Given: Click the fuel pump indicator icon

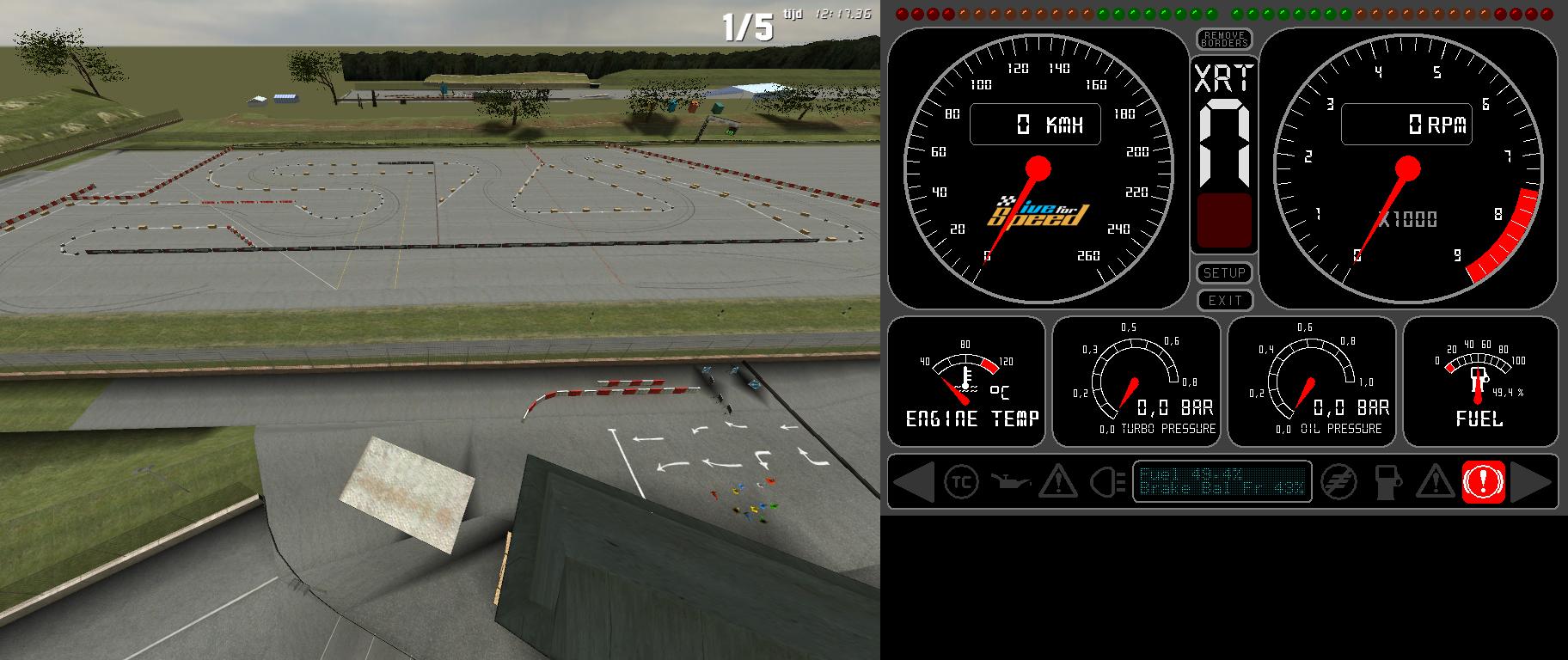Looking at the screenshot, I should (1387, 481).
